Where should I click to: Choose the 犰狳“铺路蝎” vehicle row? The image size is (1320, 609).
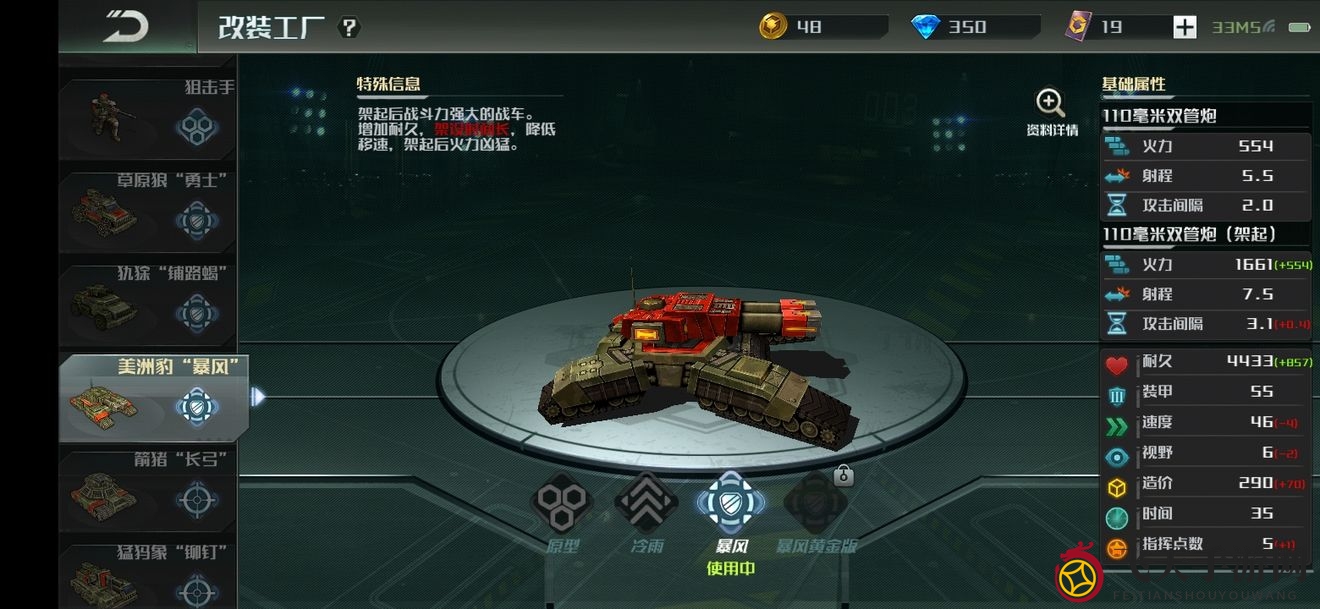tap(148, 304)
